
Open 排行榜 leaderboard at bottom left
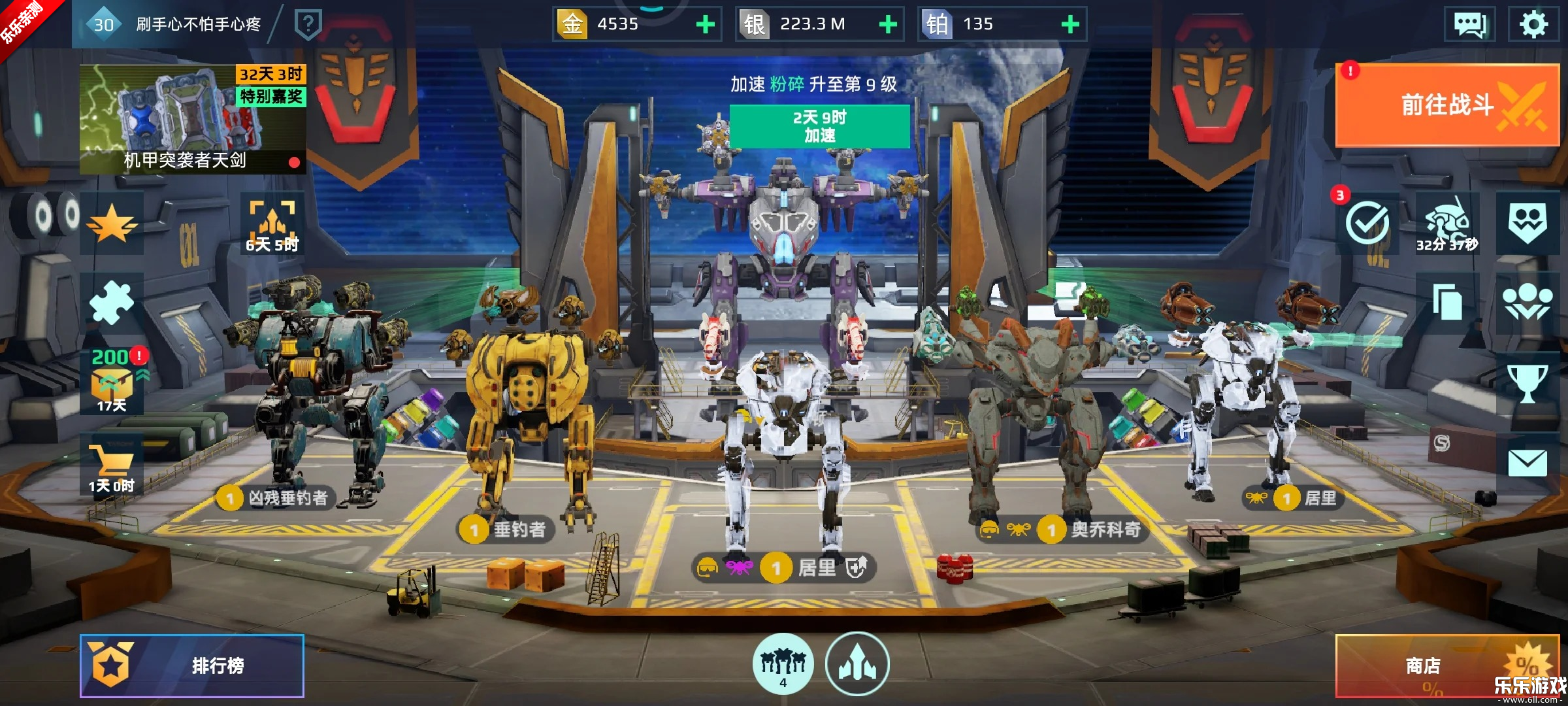click(191, 665)
